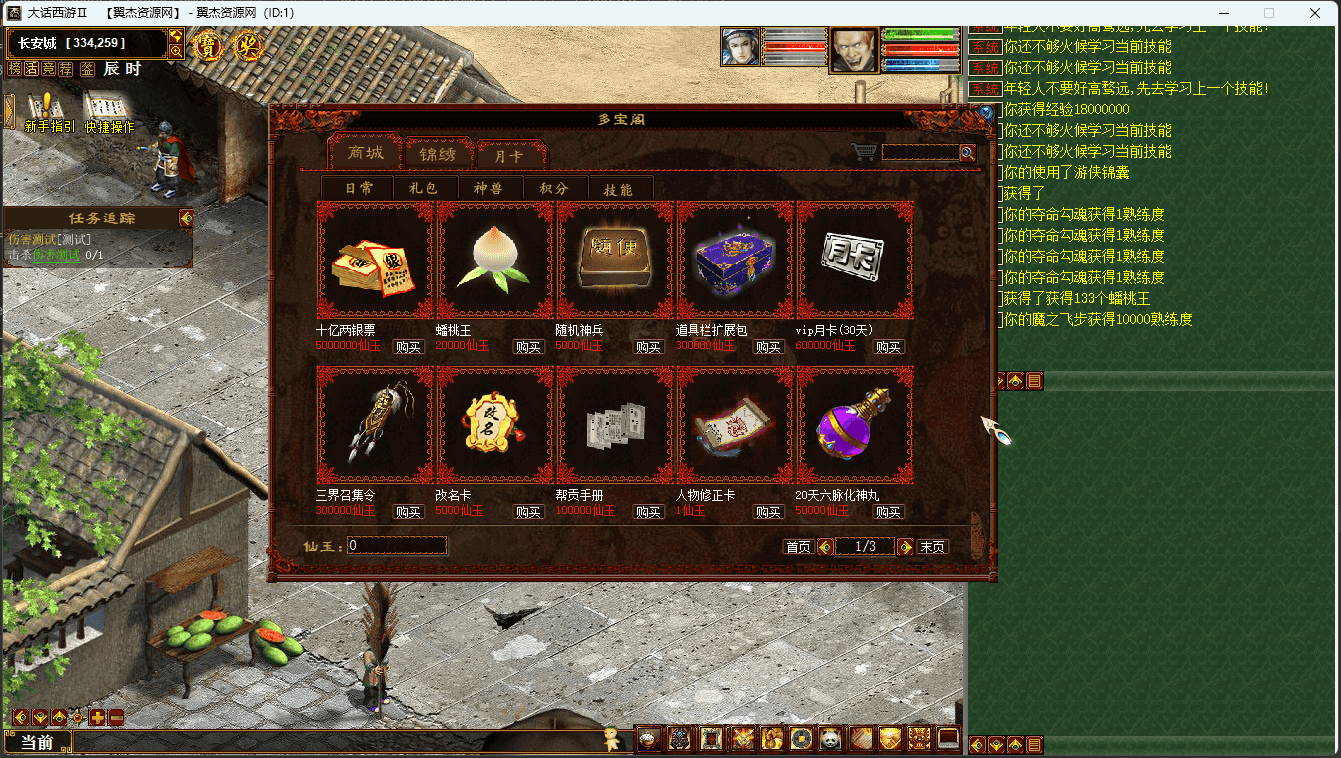Switch to the 锦绣 shop tab
Image resolution: width=1341 pixels, height=758 pixels.
tap(437, 154)
